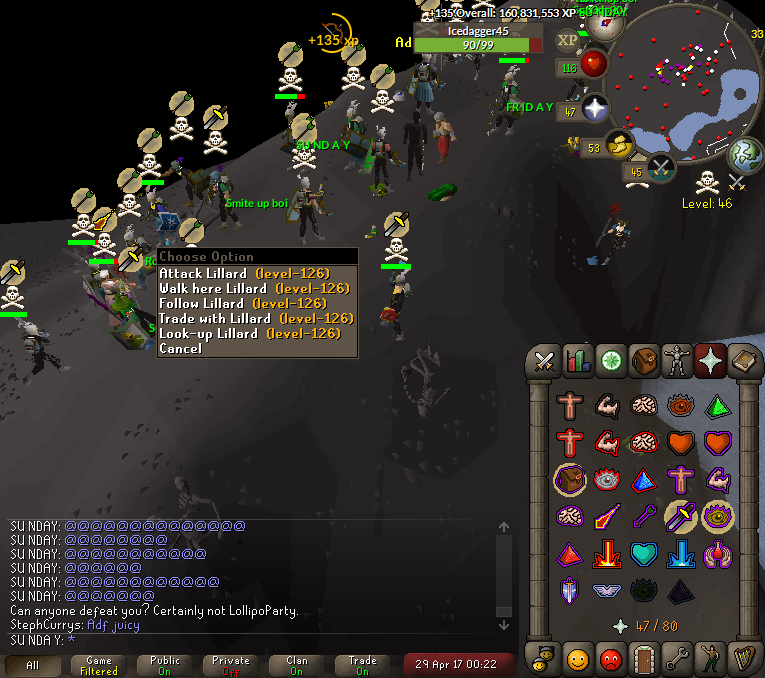
Task: Activate quick-prayers using the prayer orb
Action: tap(597, 108)
